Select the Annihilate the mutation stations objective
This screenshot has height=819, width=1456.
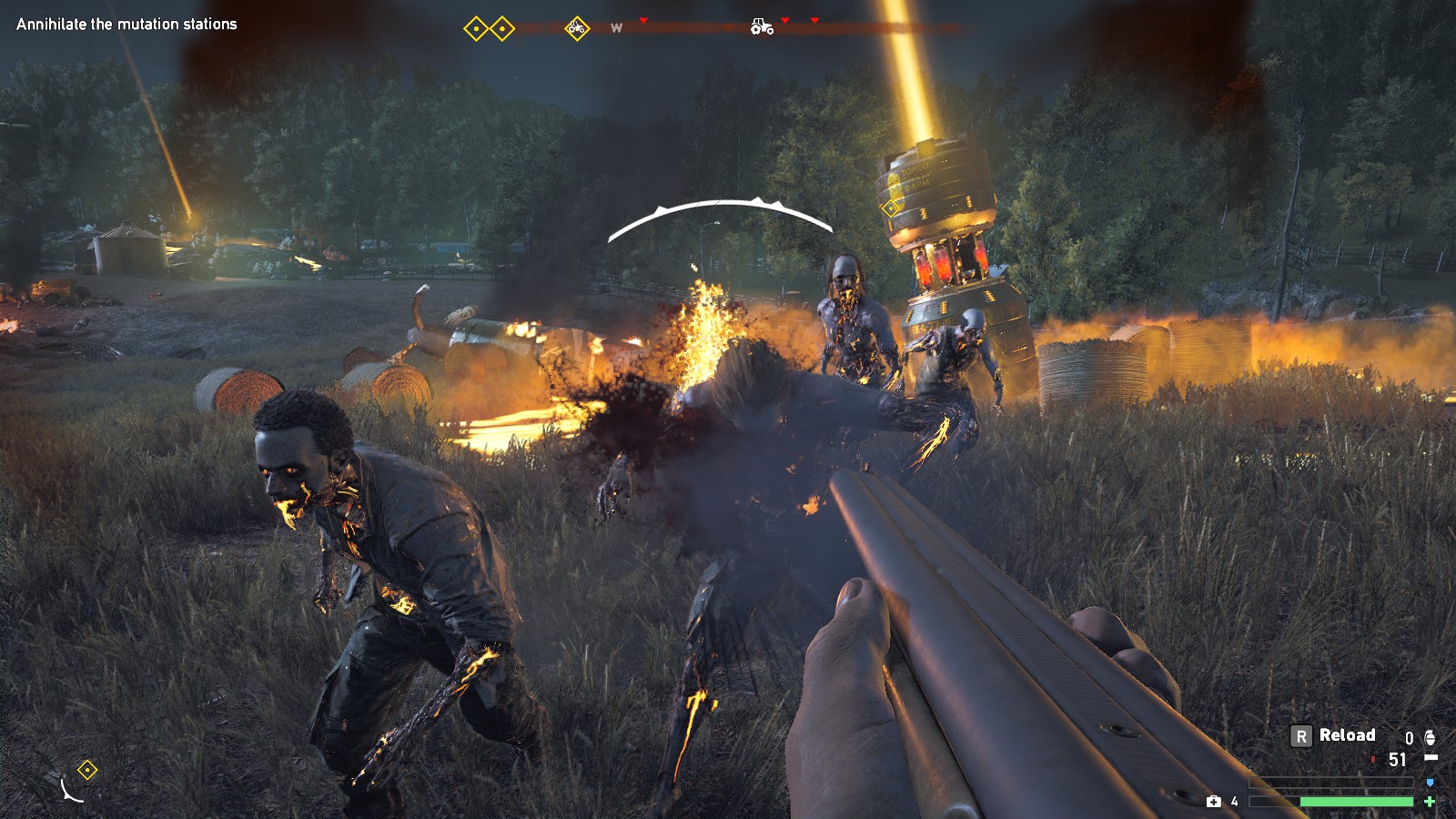pos(126,25)
